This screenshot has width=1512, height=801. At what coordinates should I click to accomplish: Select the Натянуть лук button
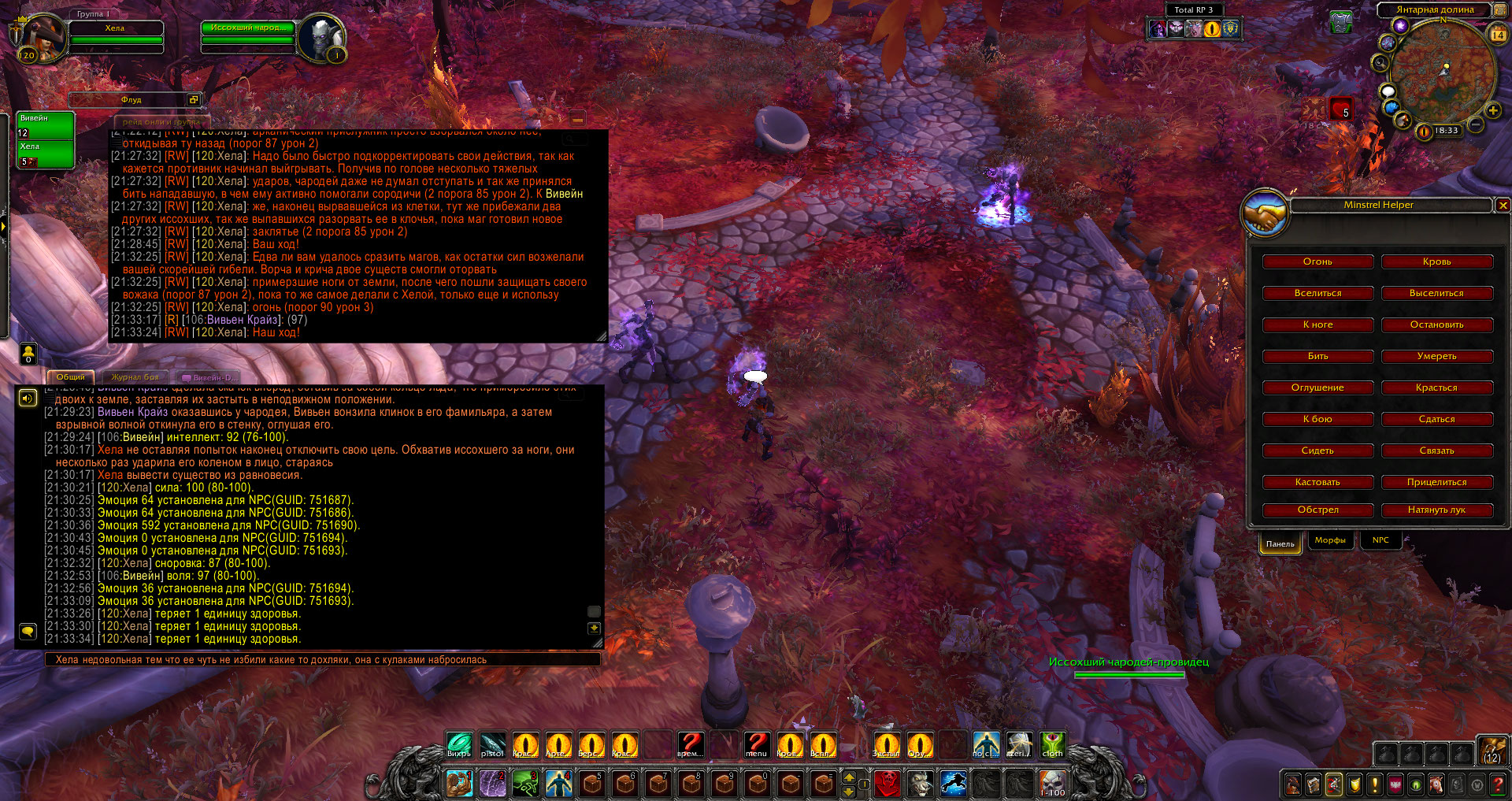pyautogui.click(x=1436, y=510)
